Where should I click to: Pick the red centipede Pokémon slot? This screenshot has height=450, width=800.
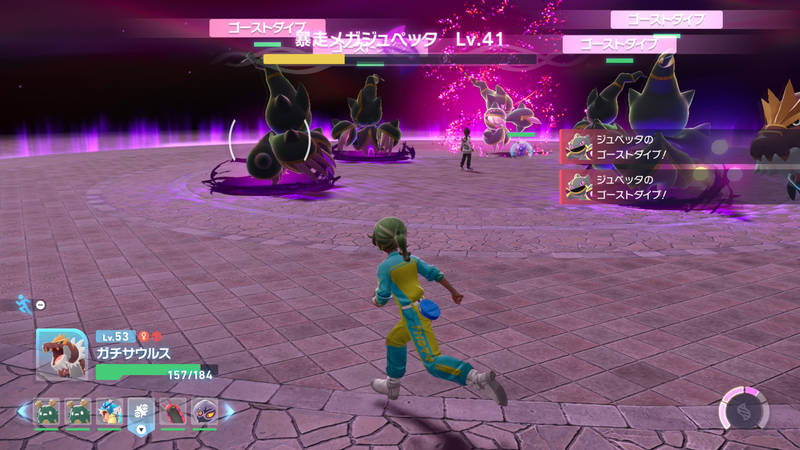pos(172,411)
